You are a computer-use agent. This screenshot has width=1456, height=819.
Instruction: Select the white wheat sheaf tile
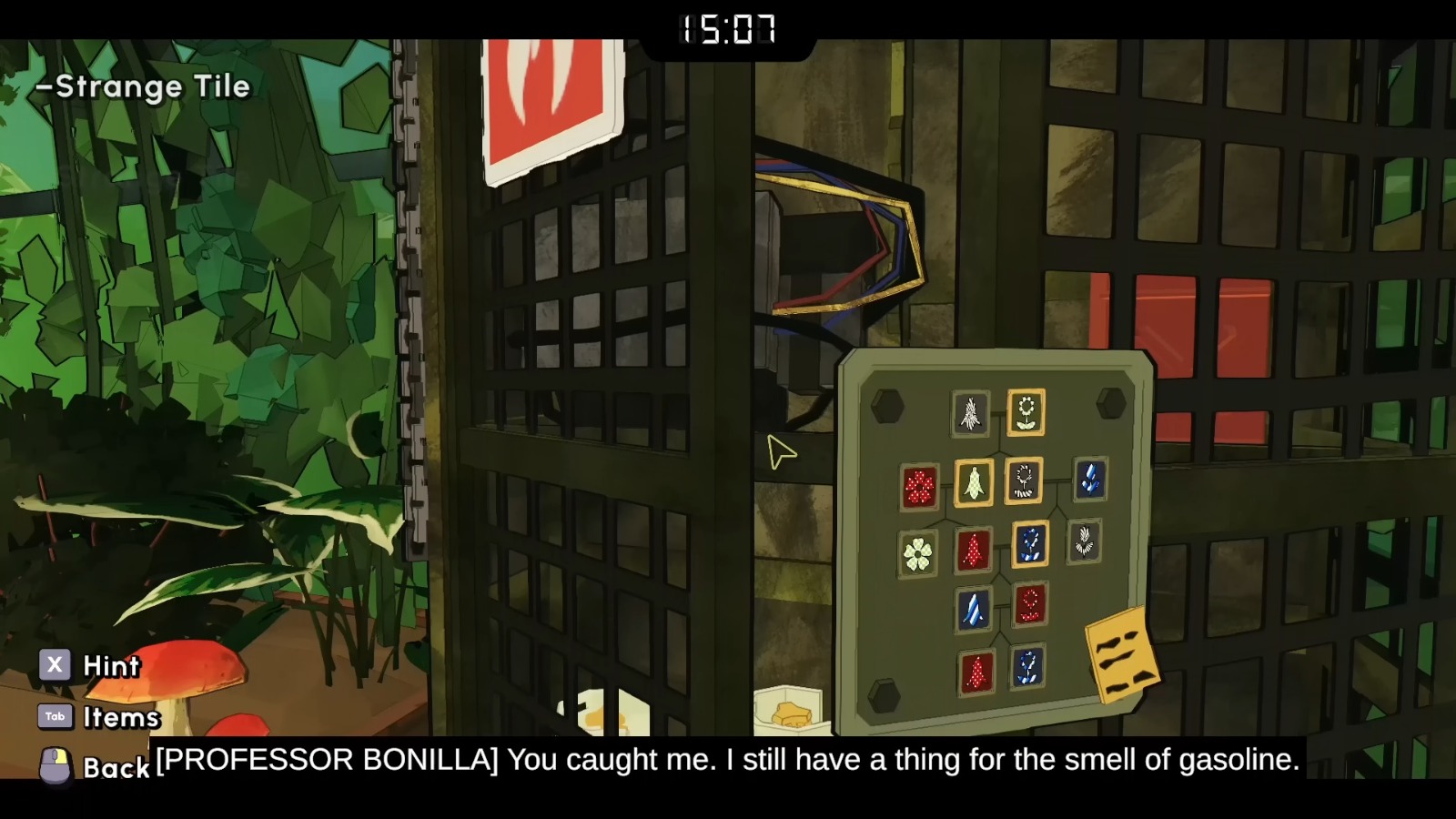point(968,413)
